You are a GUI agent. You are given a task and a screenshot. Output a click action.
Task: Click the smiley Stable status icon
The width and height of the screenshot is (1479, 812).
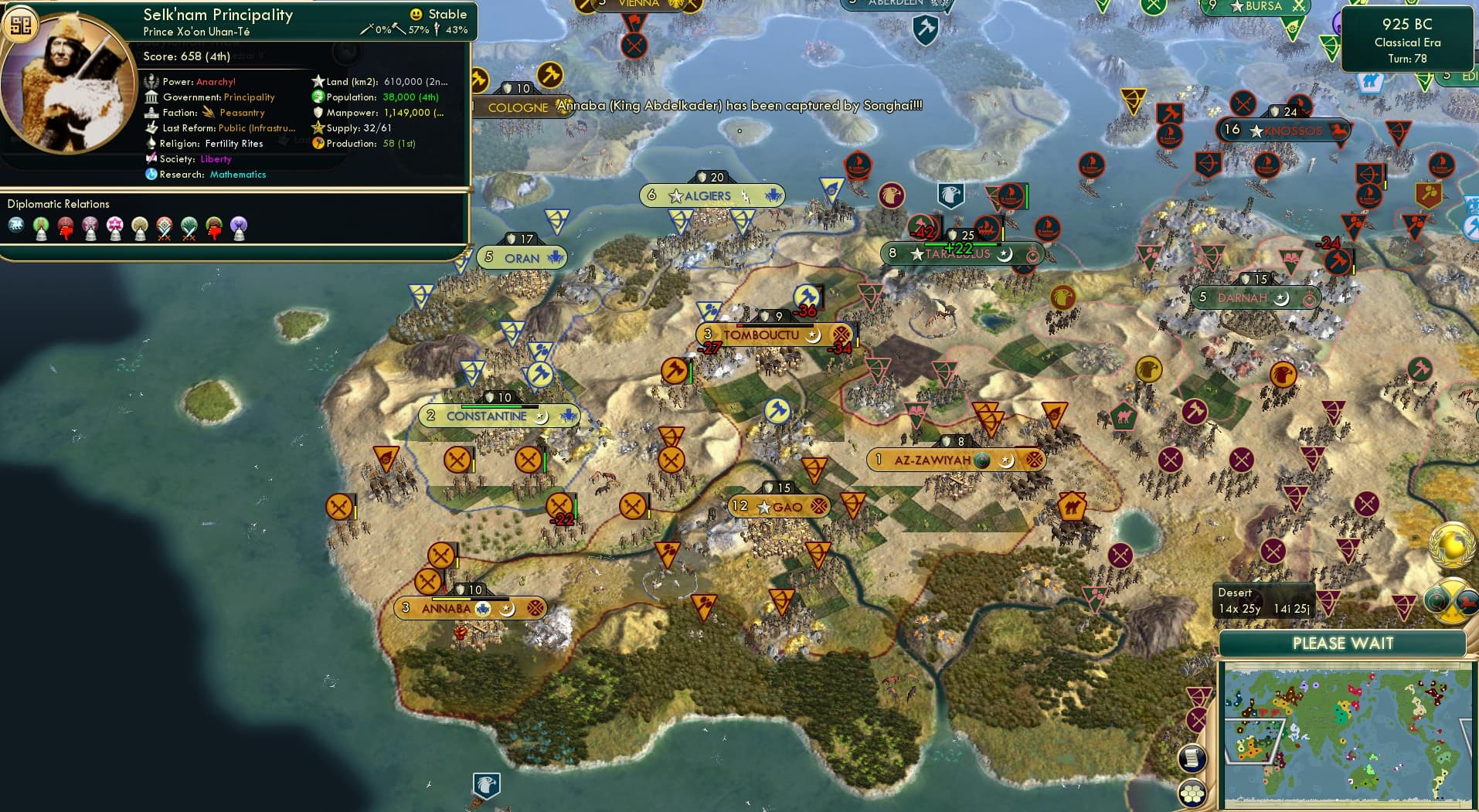point(416,14)
